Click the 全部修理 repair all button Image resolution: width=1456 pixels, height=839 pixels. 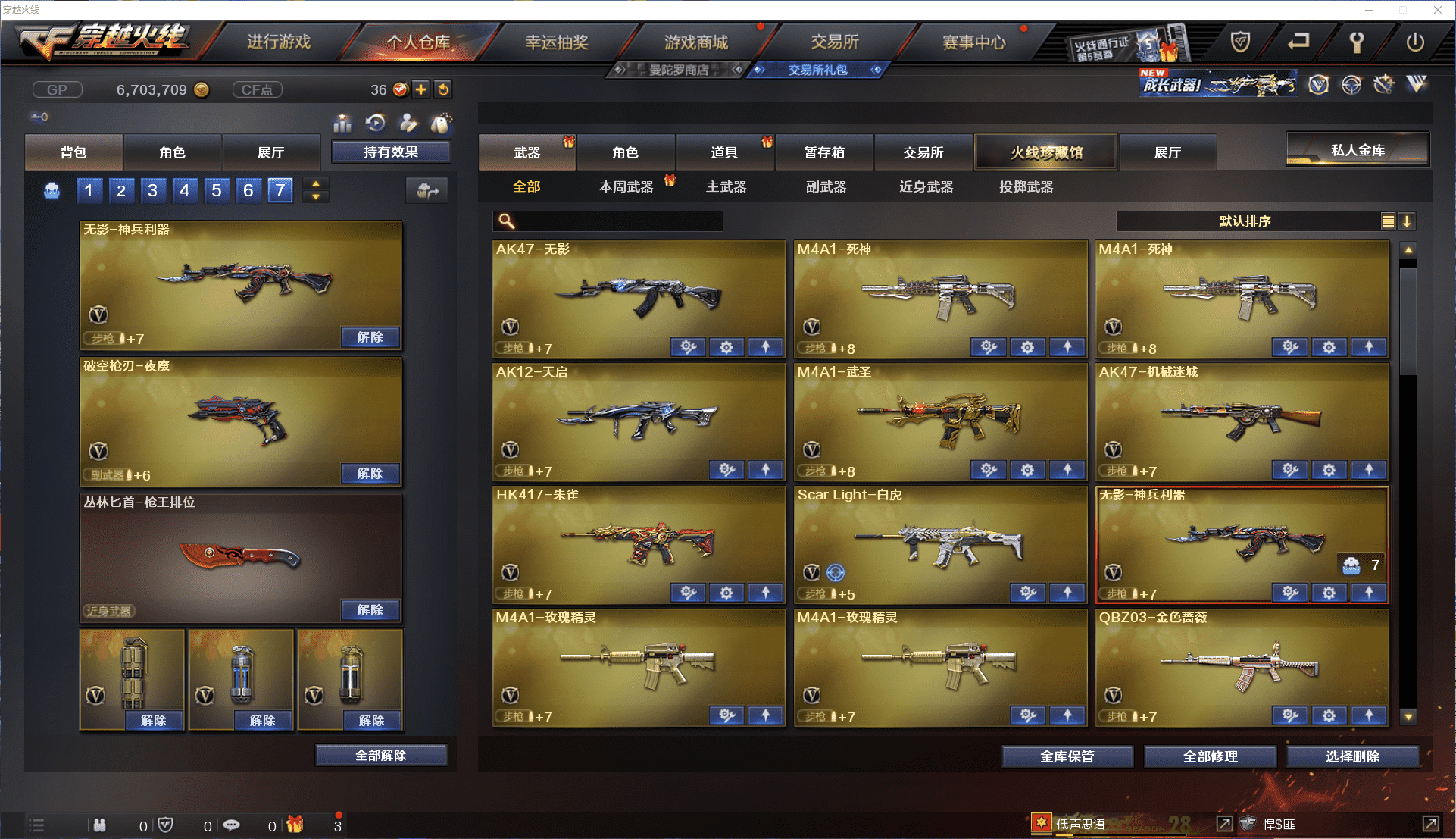point(1210,756)
